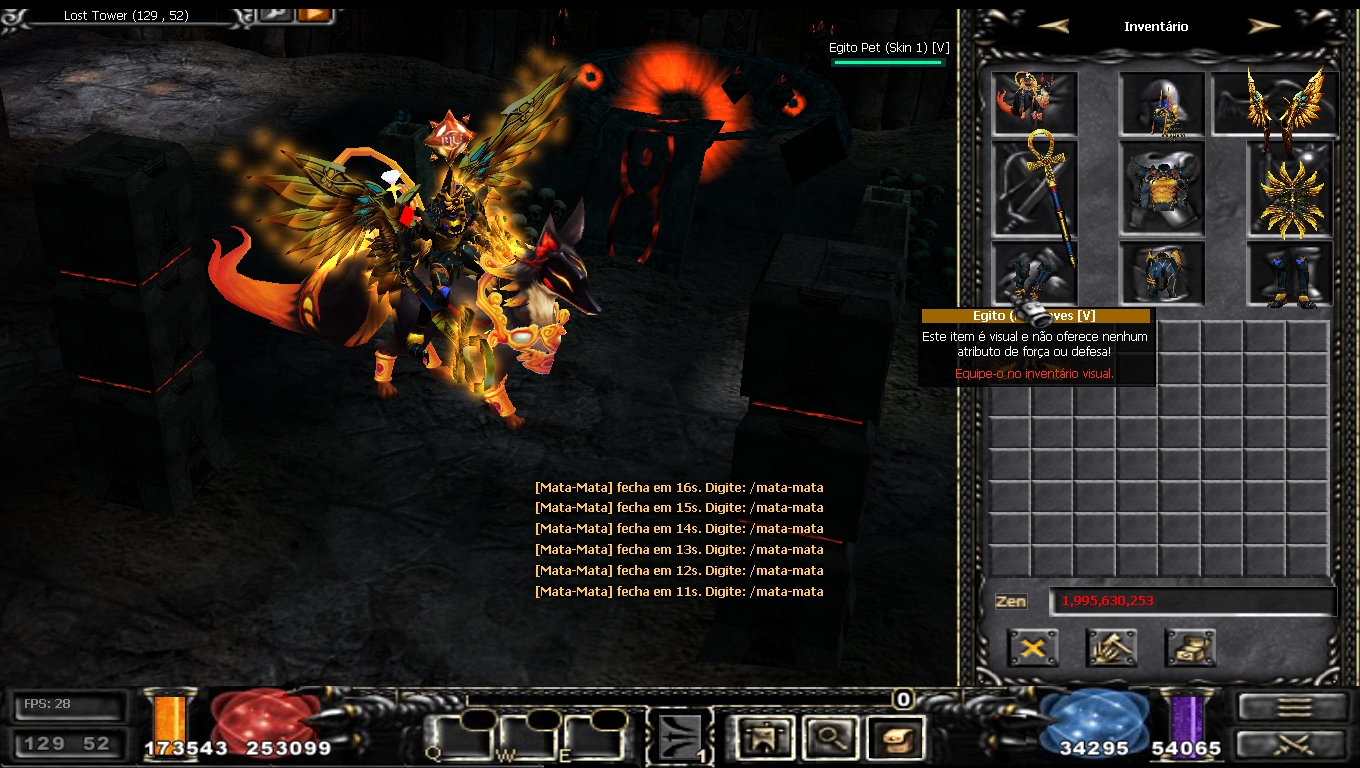Click the crossed swords button

1294,744
